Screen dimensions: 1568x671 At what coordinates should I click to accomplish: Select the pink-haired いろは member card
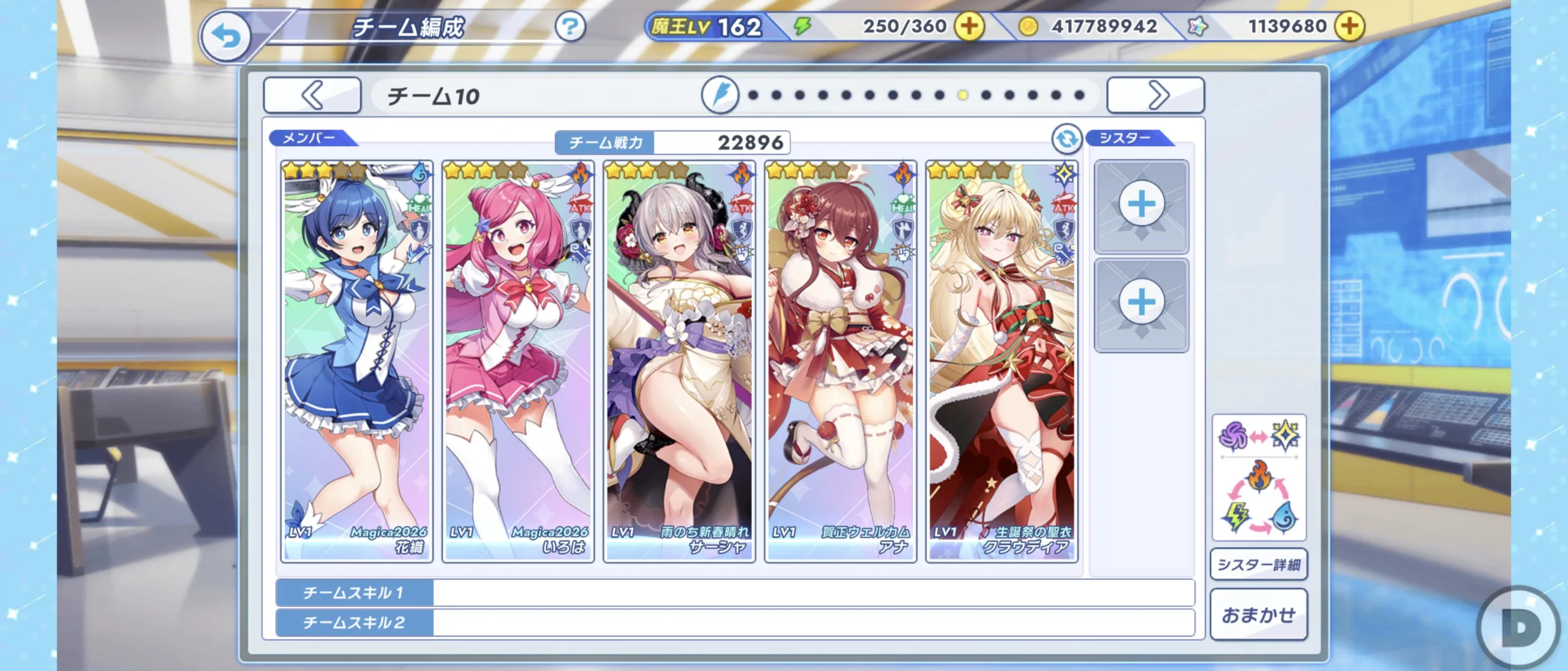point(518,361)
